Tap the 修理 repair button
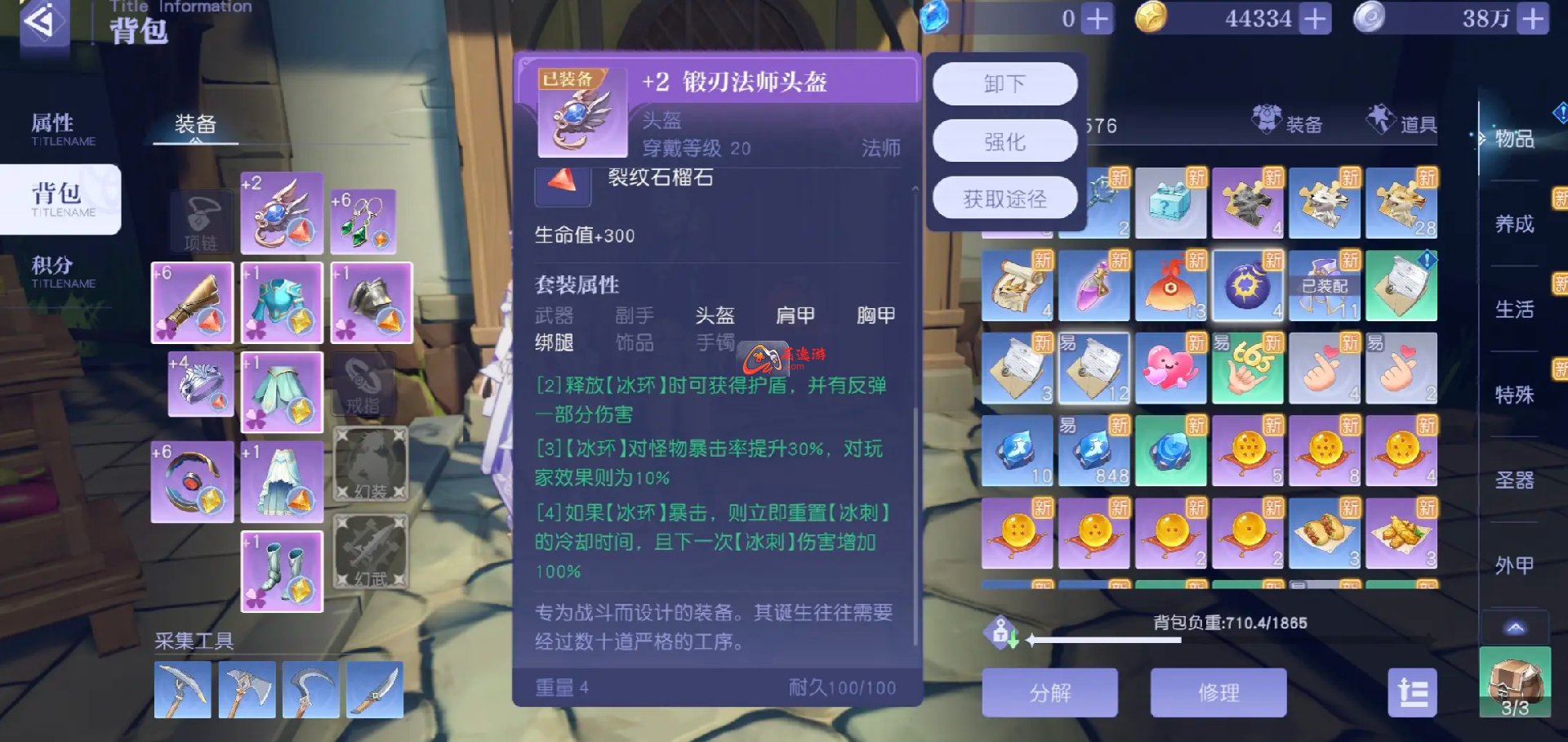The height and width of the screenshot is (742, 1568). (1218, 693)
